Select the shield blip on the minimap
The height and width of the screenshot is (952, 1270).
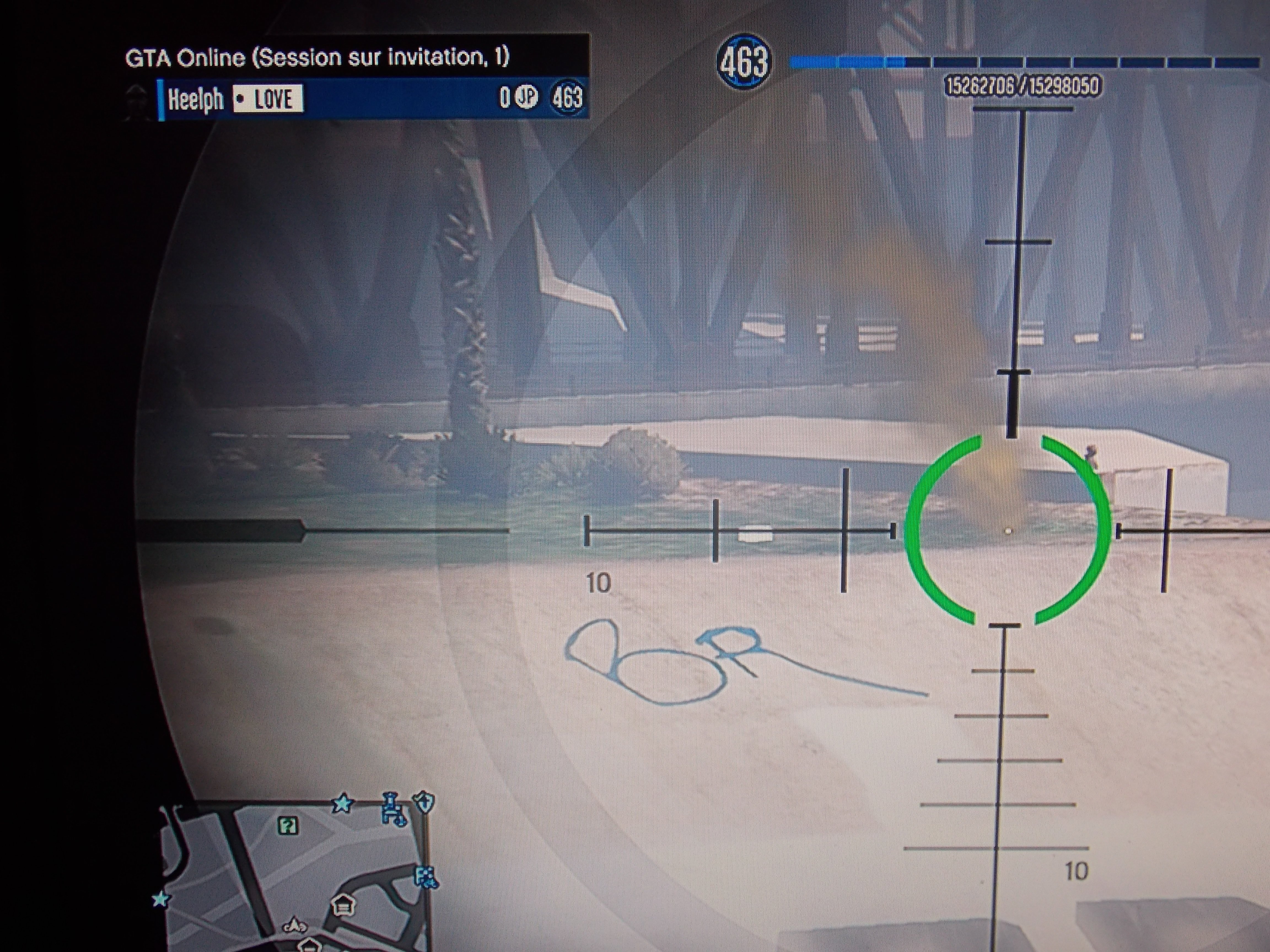pyautogui.click(x=424, y=802)
